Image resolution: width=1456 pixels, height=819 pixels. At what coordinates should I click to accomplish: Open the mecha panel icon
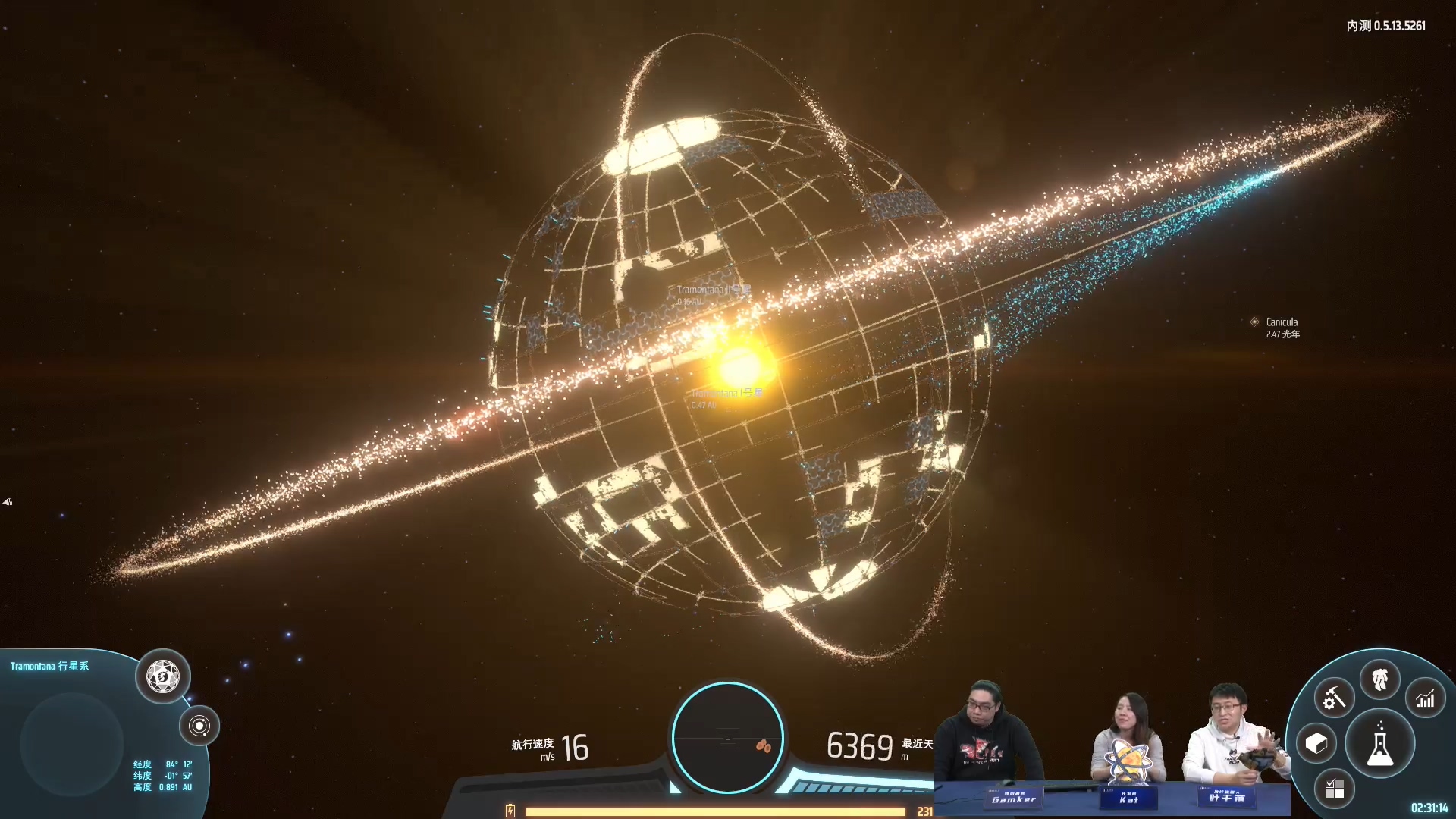click(x=1379, y=679)
